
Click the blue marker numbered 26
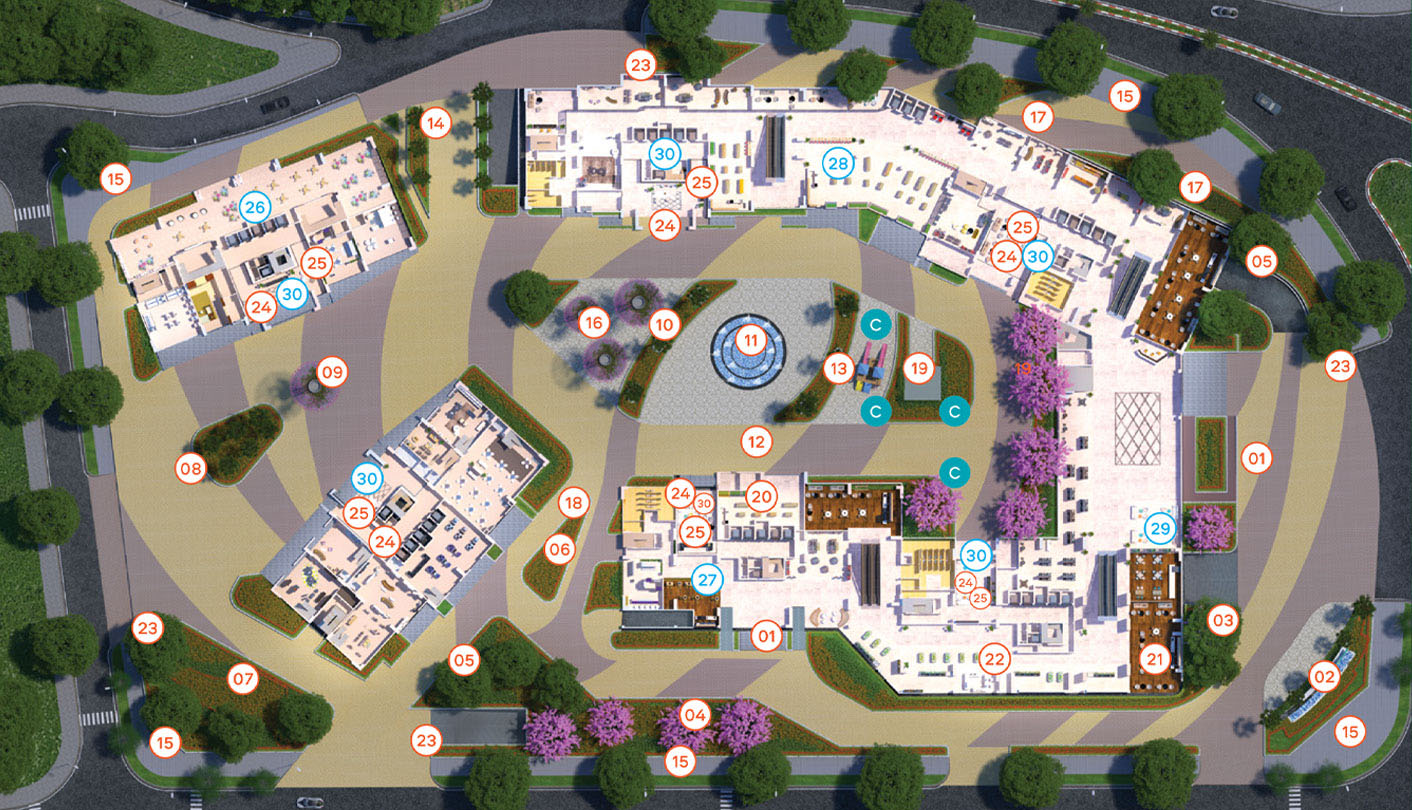[254, 207]
